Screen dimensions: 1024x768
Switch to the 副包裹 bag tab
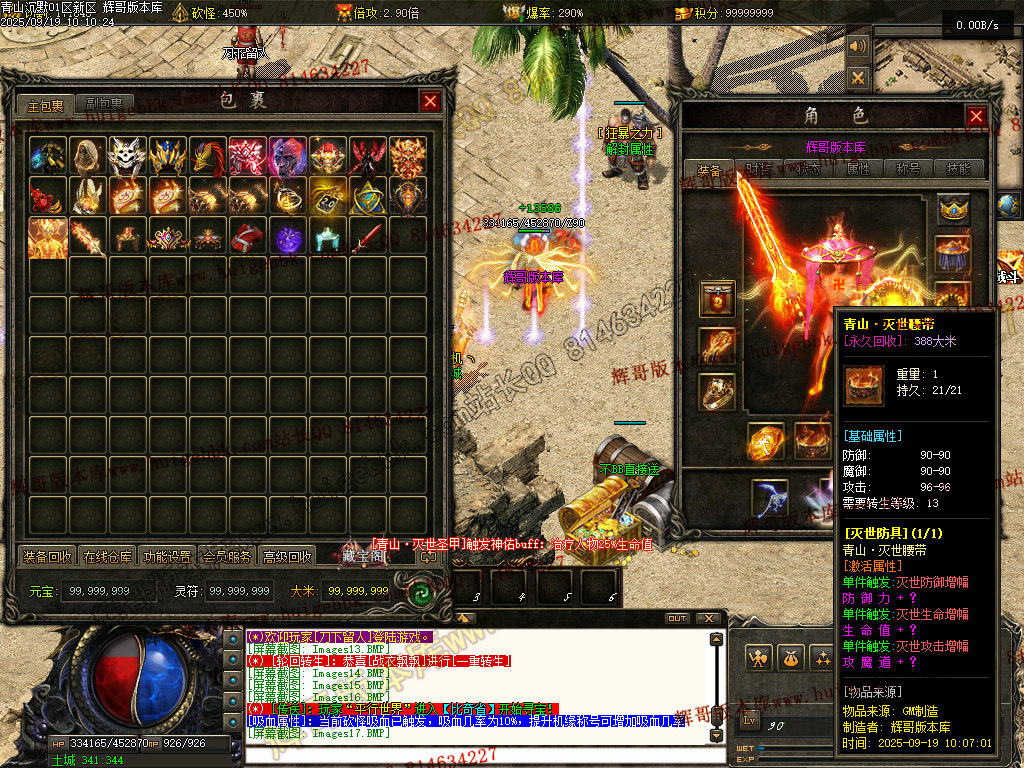pos(104,104)
